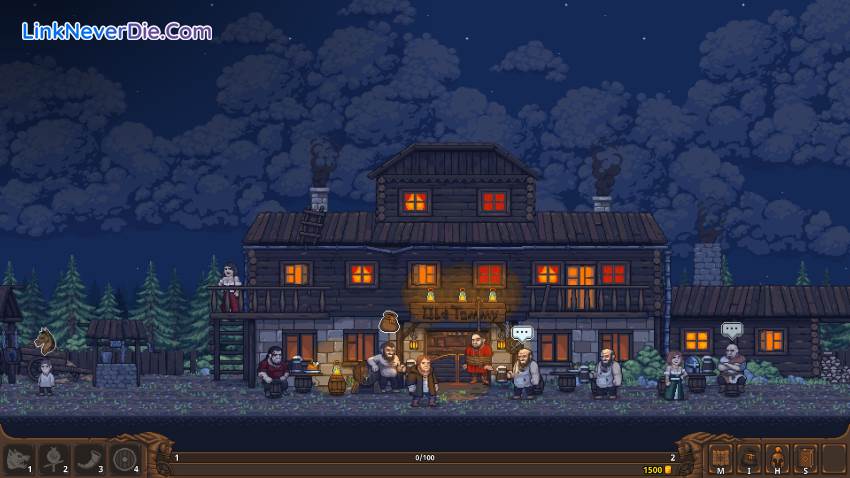Open the inventory chest button
This screenshot has height=478, width=850.
tap(748, 458)
